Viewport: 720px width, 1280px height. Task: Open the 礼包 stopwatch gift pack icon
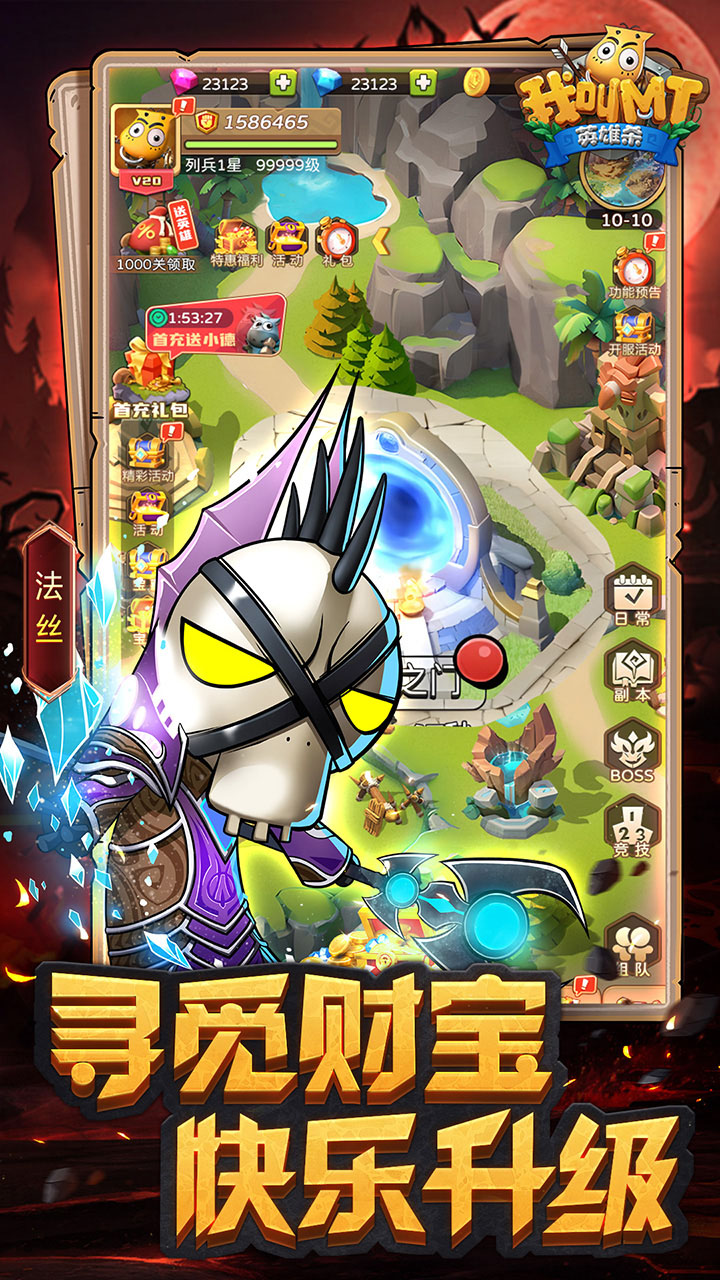[x=337, y=241]
